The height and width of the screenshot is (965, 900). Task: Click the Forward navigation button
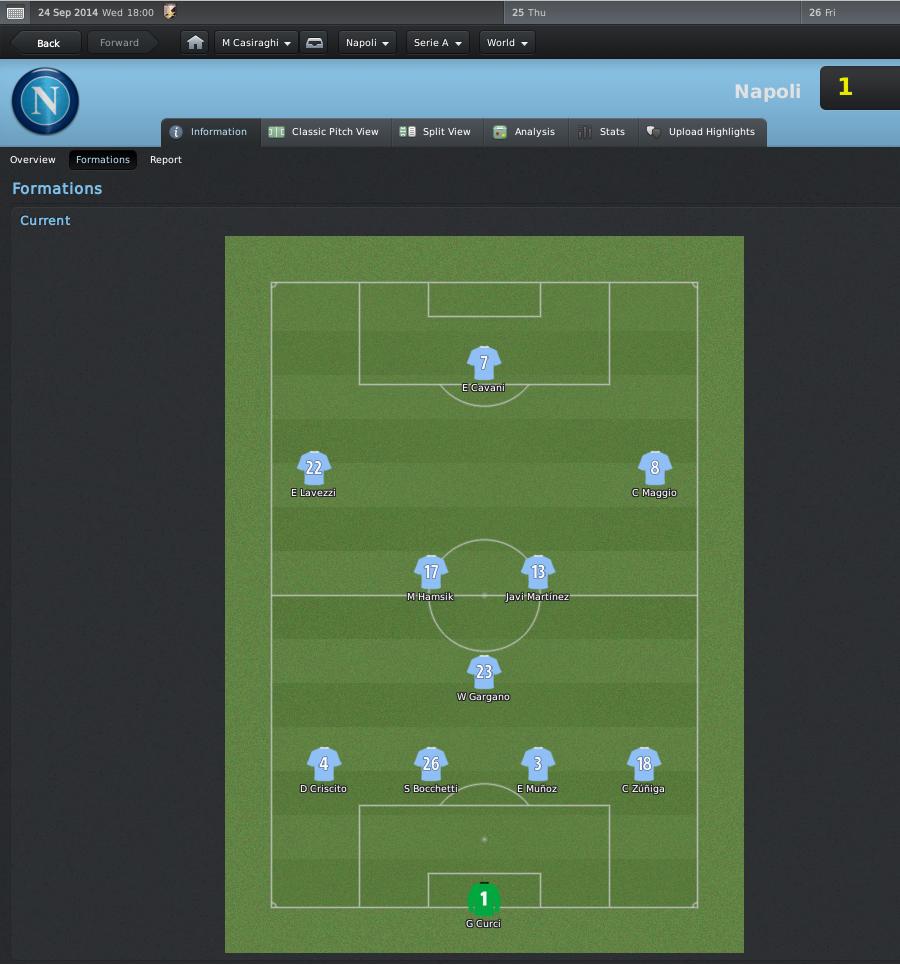click(120, 43)
